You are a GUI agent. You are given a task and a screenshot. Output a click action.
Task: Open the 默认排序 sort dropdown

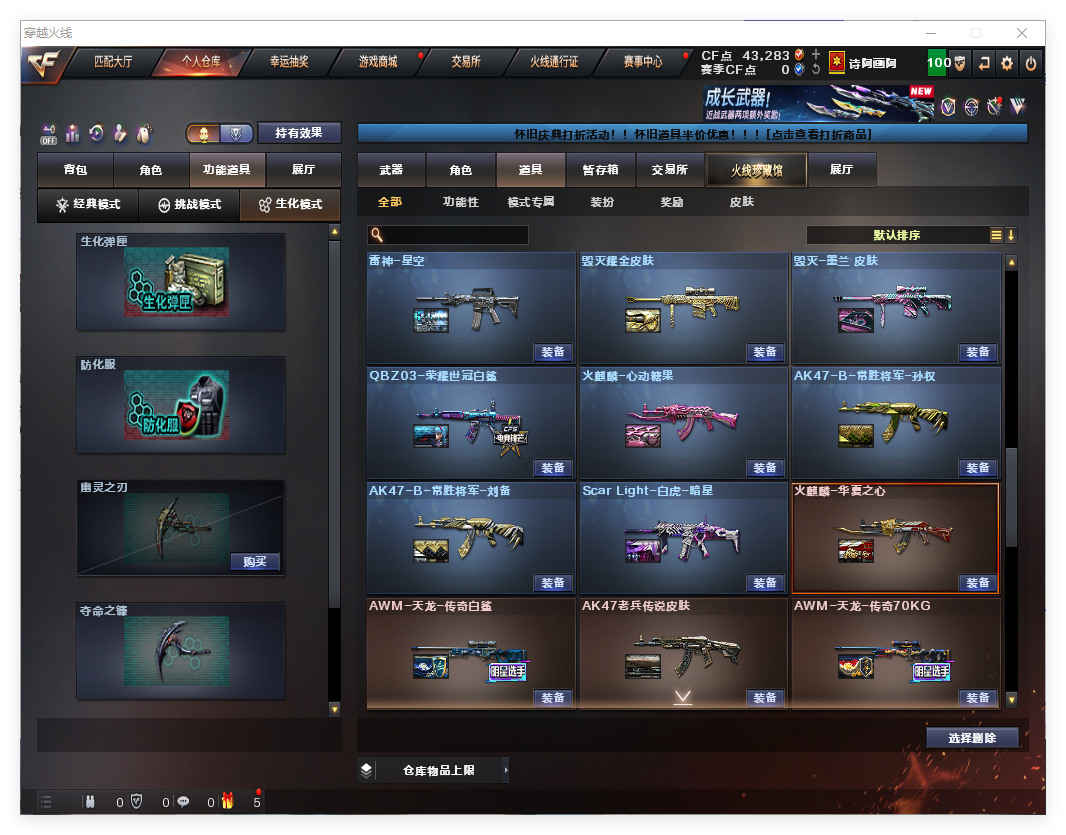[x=897, y=235]
